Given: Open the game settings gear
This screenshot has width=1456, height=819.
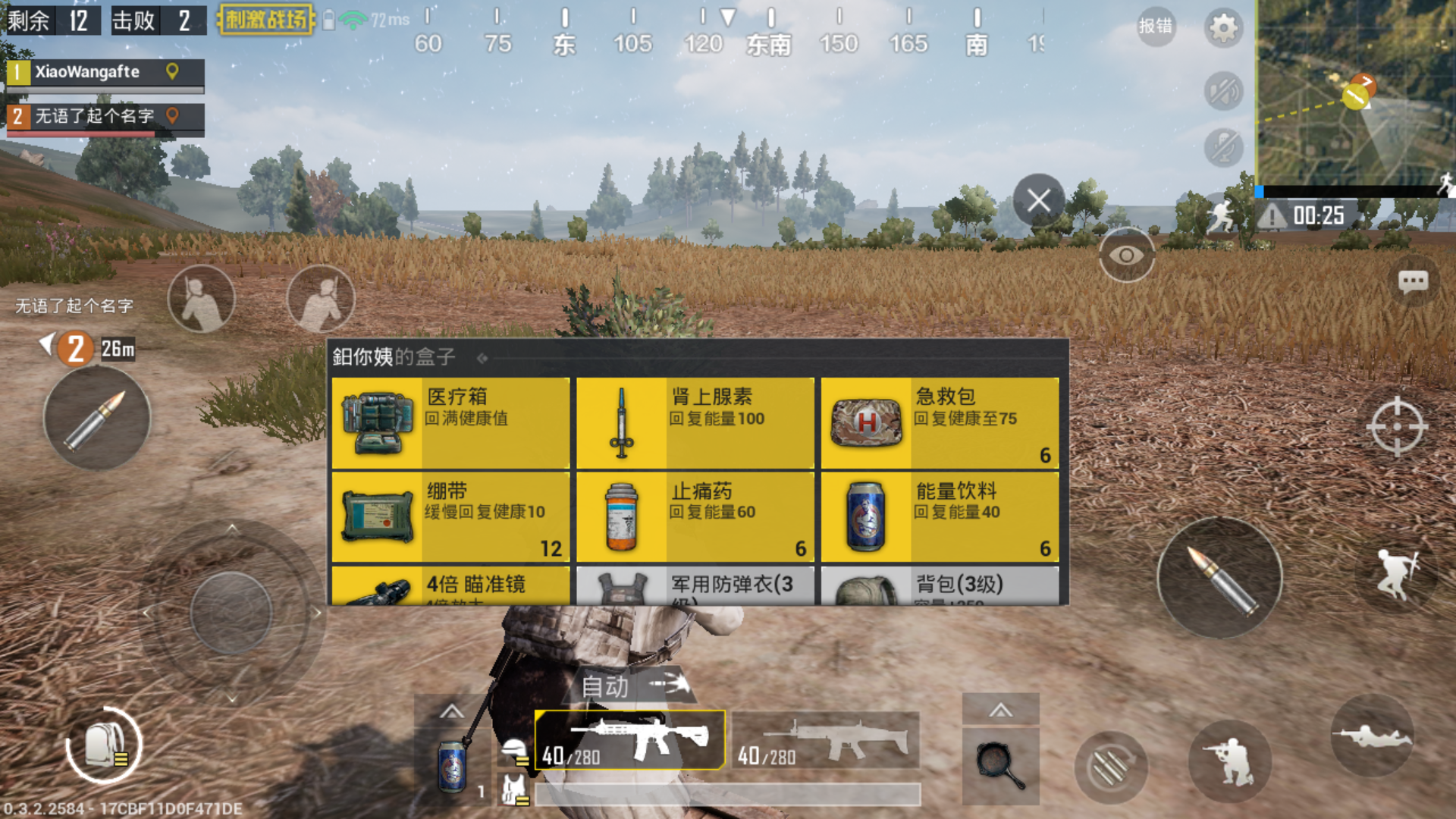Looking at the screenshot, I should [x=1225, y=27].
